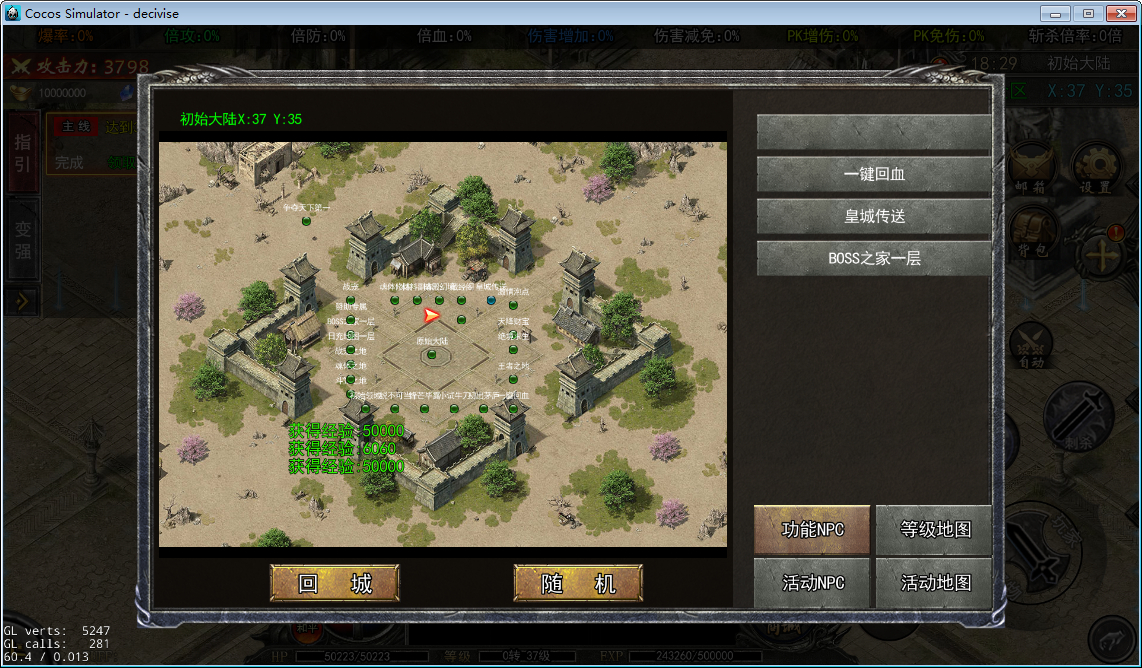Show the 活动NPC tab
The image size is (1142, 668).
813,583
